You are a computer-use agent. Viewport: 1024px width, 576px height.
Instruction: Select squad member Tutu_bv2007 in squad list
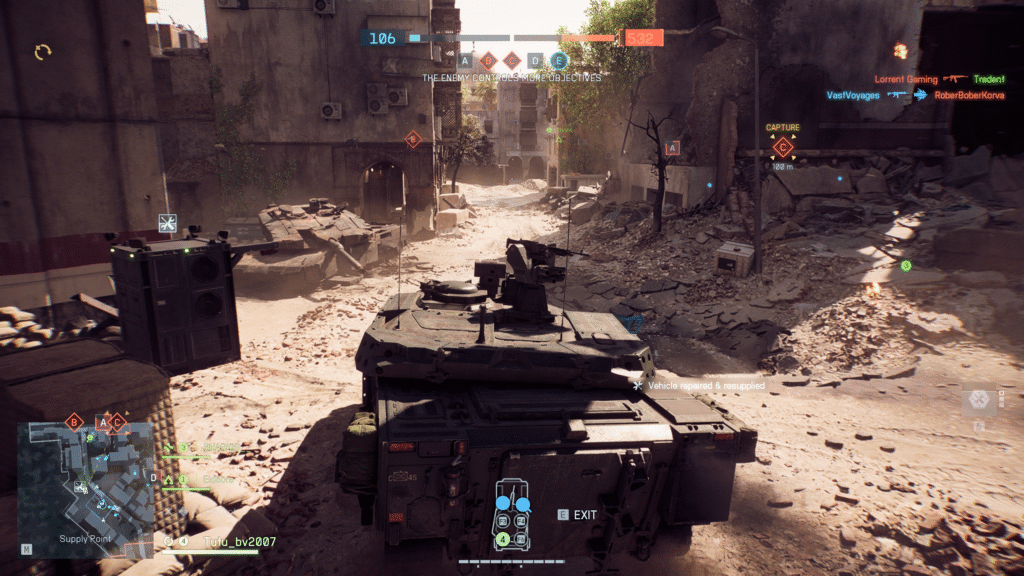[237, 542]
